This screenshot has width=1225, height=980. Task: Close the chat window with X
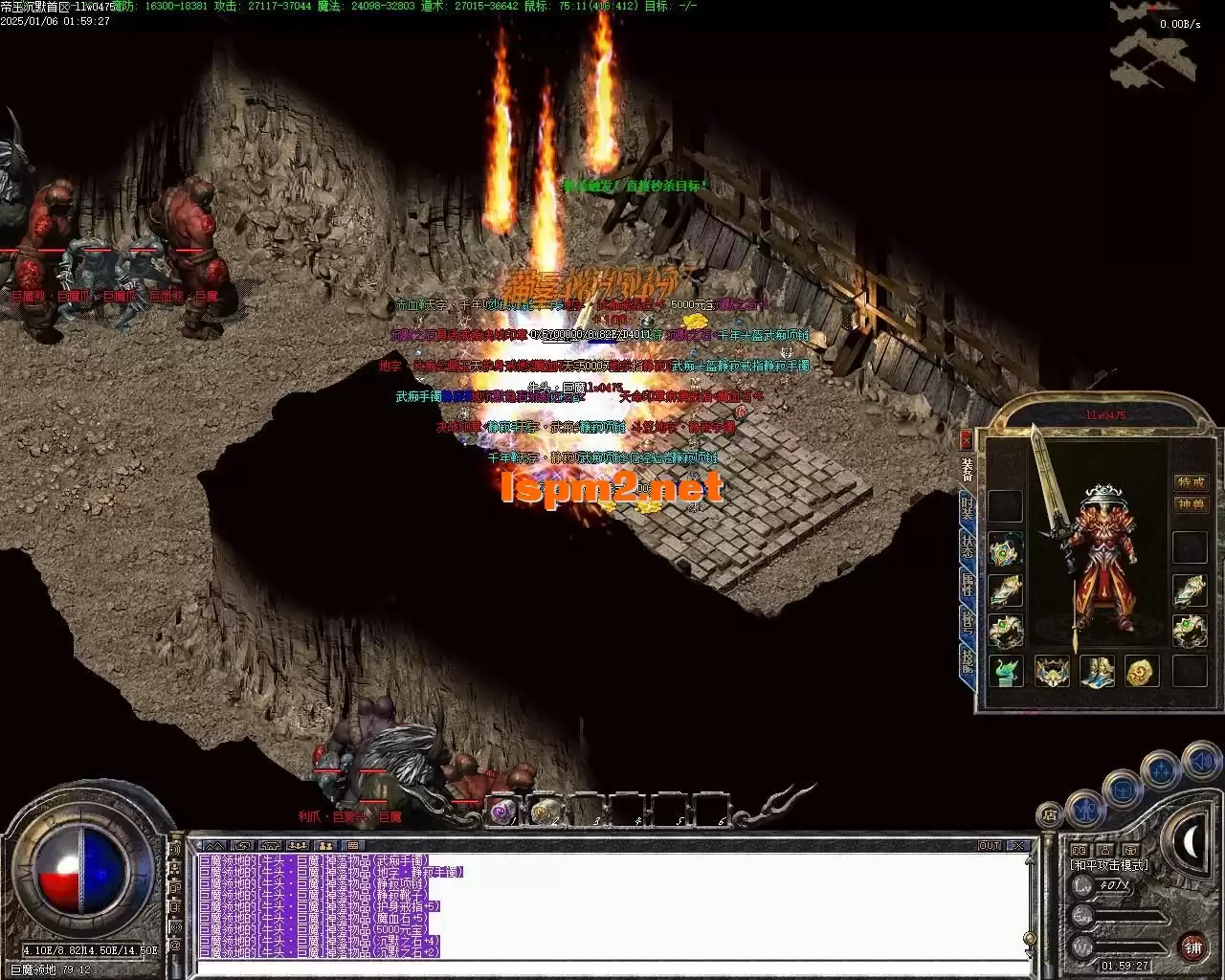[1019, 846]
